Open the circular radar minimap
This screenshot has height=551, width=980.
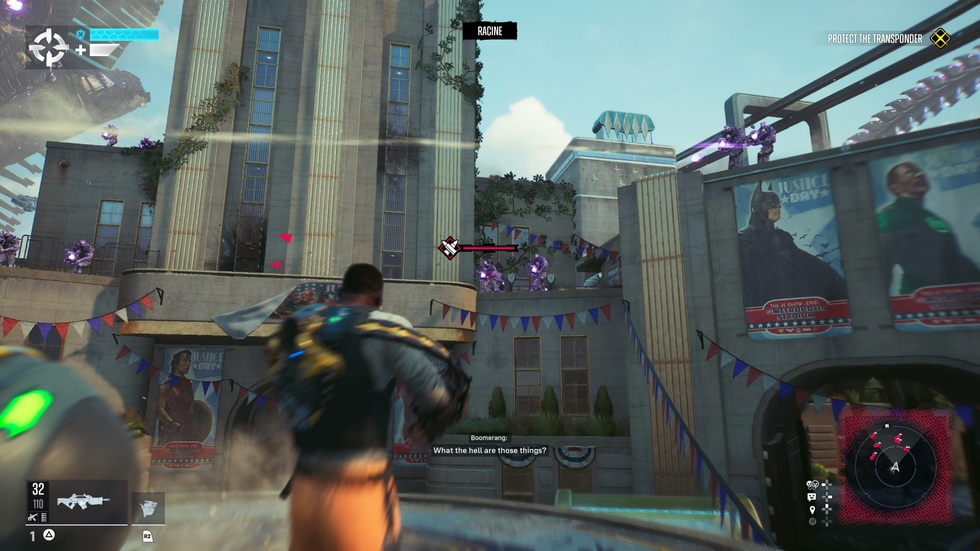(895, 467)
